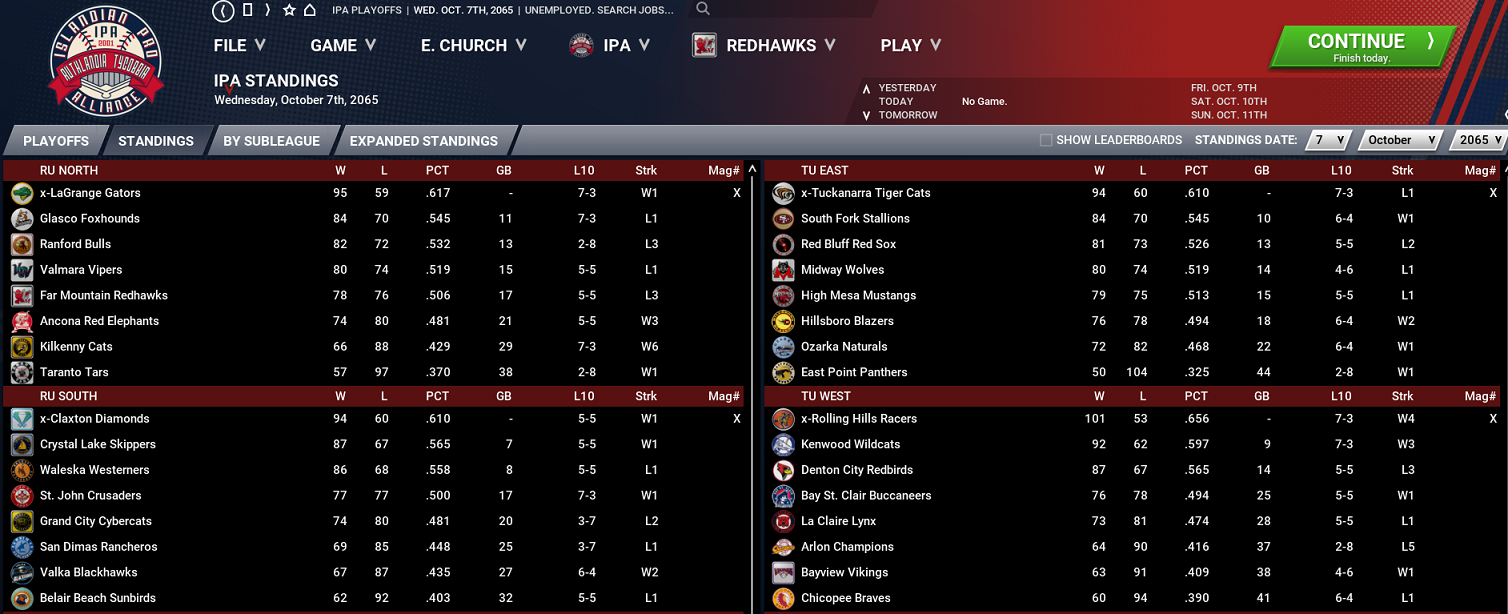
Task: Open the standings month dropdown showing October
Action: point(1403,140)
